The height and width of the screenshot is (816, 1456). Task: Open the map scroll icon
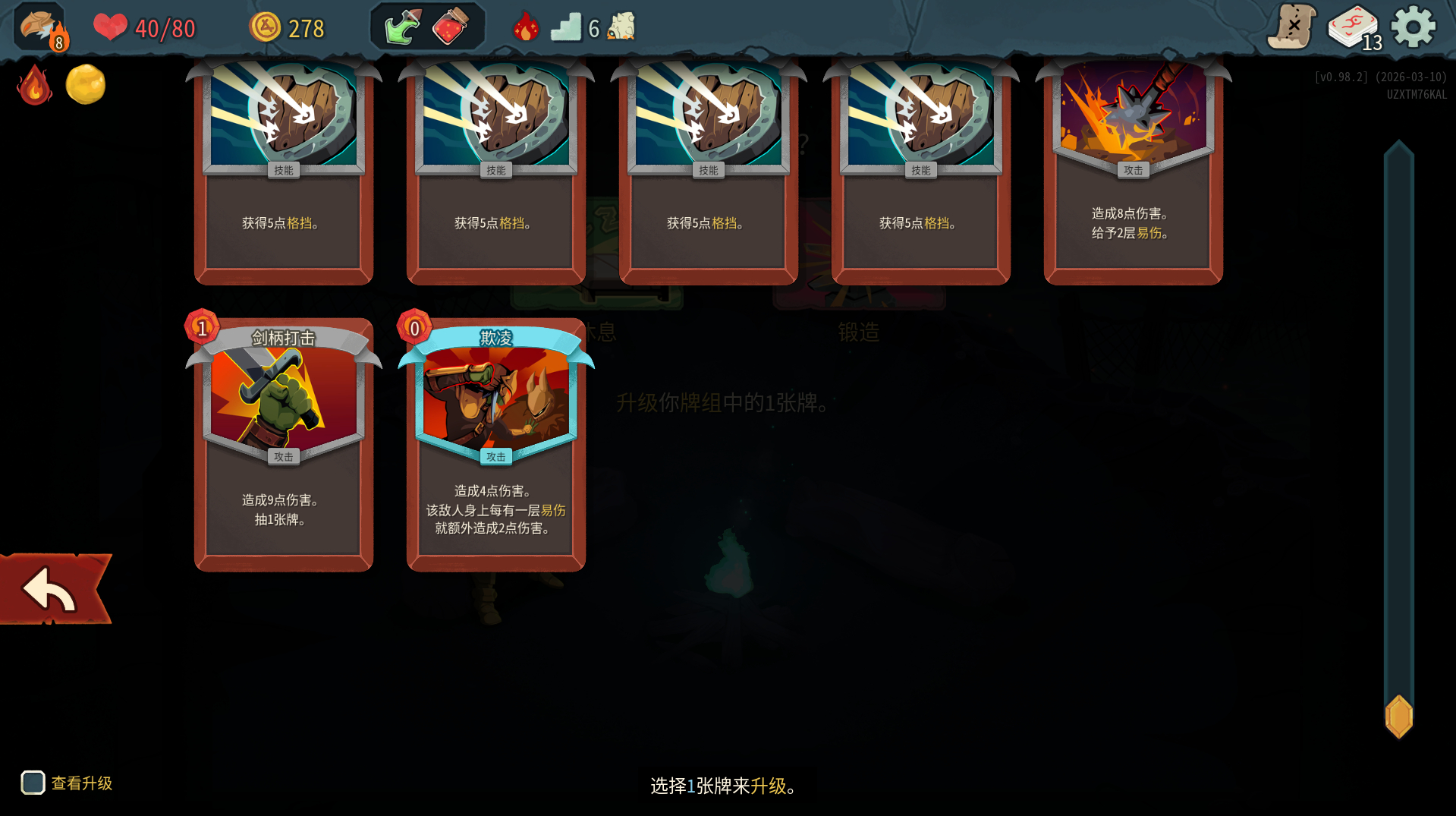1291,27
